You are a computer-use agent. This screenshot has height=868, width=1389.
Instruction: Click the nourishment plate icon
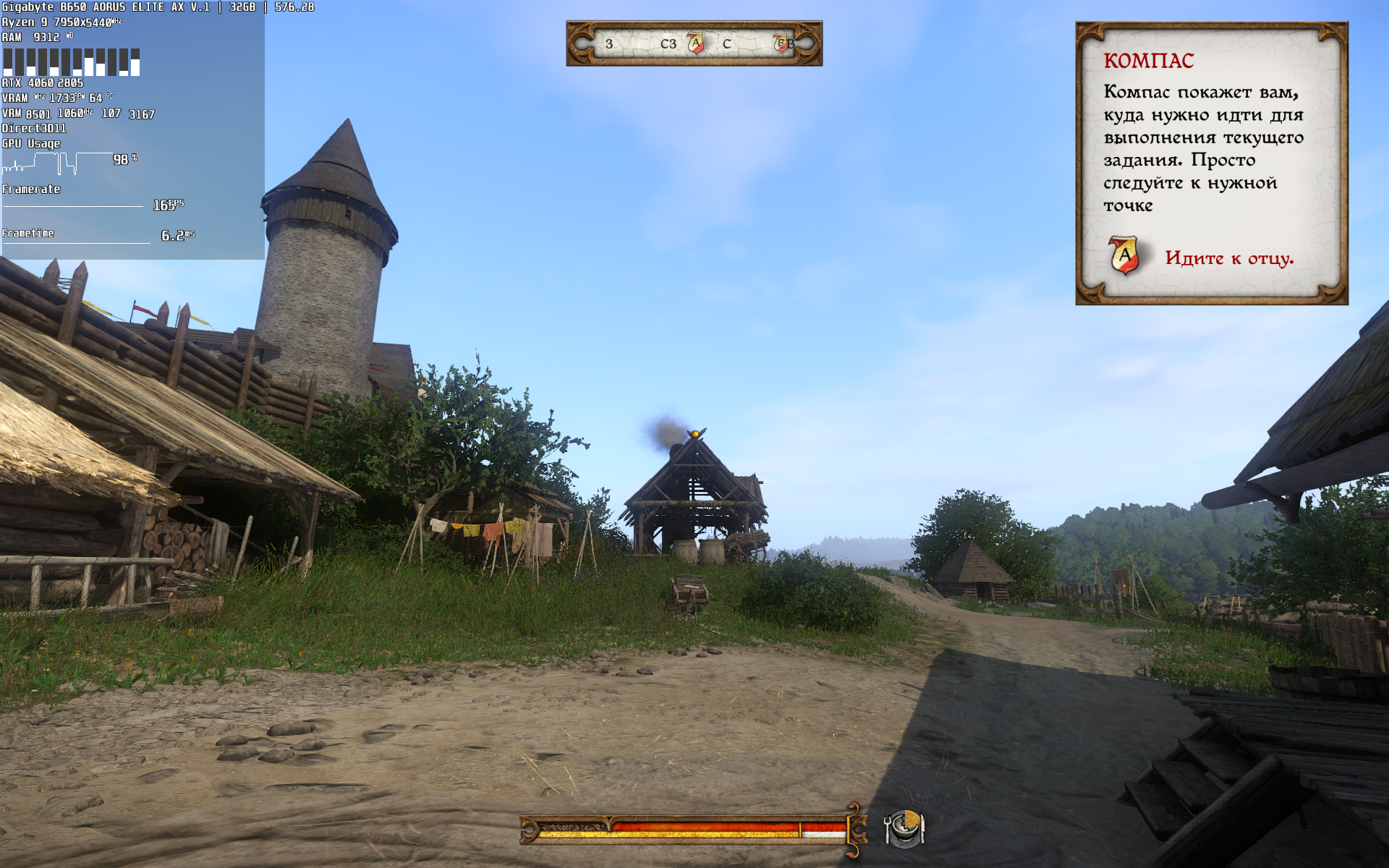(x=904, y=827)
